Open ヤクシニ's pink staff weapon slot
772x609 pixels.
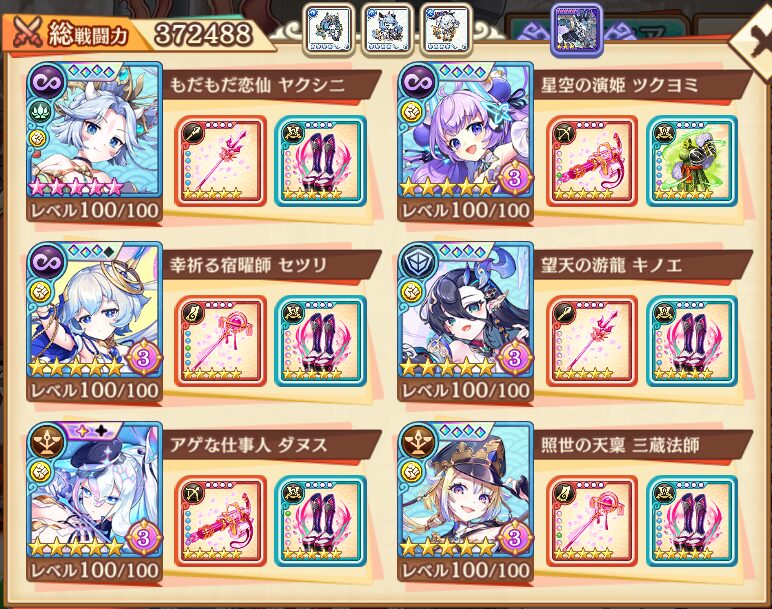point(219,160)
